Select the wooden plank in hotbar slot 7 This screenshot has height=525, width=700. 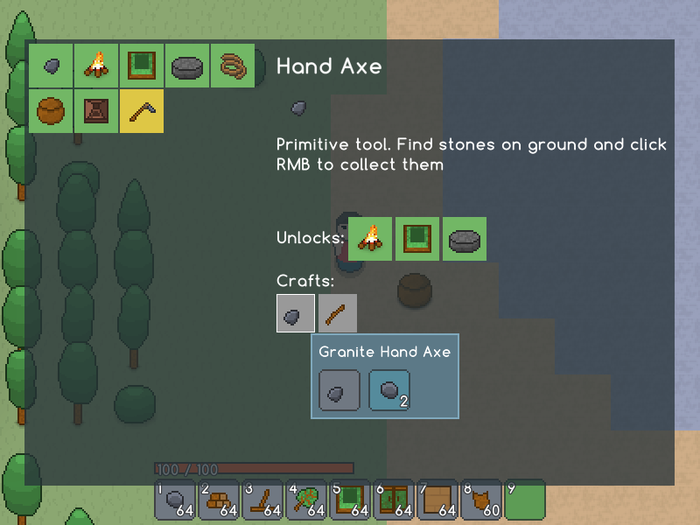pyautogui.click(x=437, y=499)
